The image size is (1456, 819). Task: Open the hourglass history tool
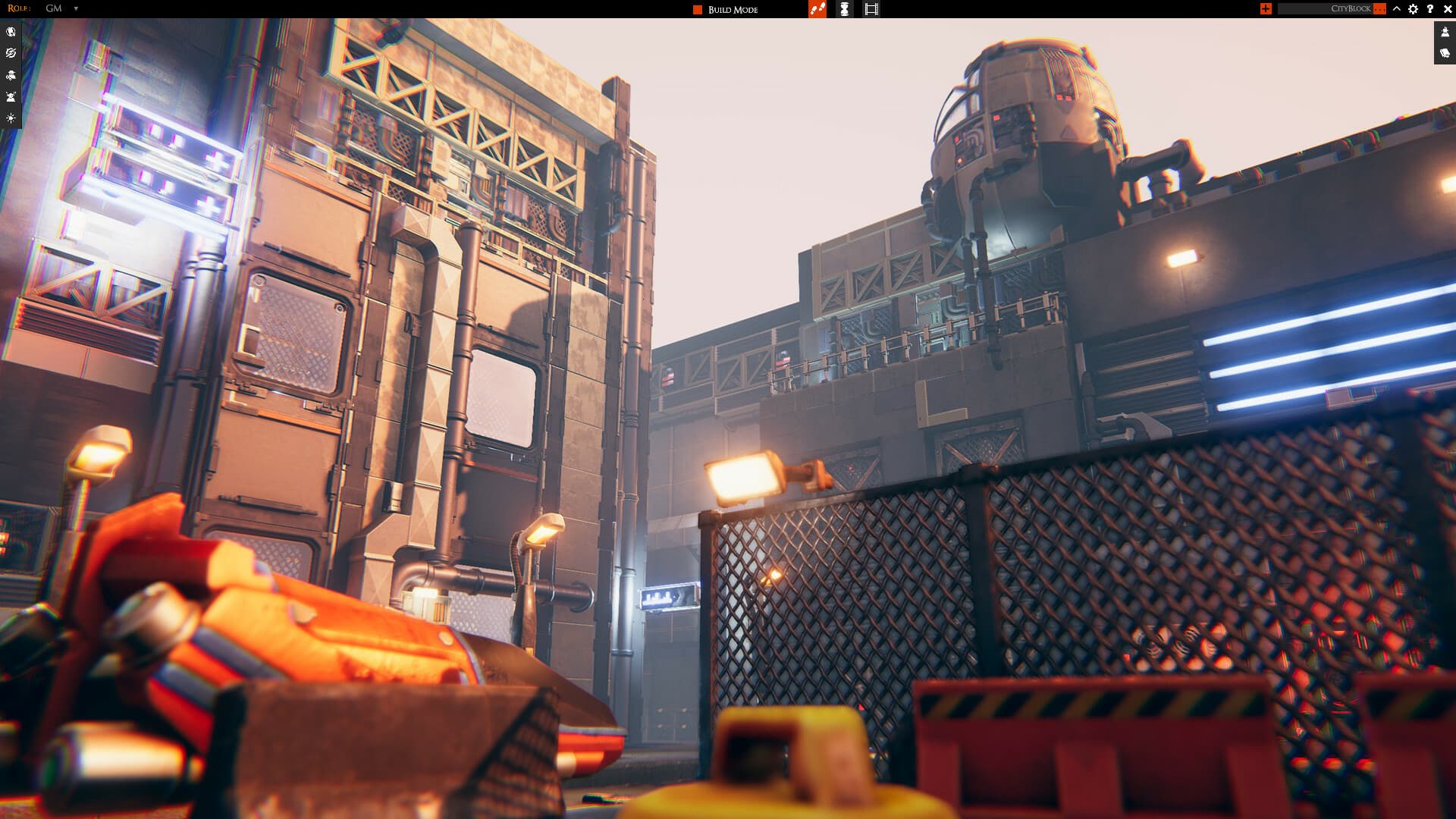pos(844,9)
